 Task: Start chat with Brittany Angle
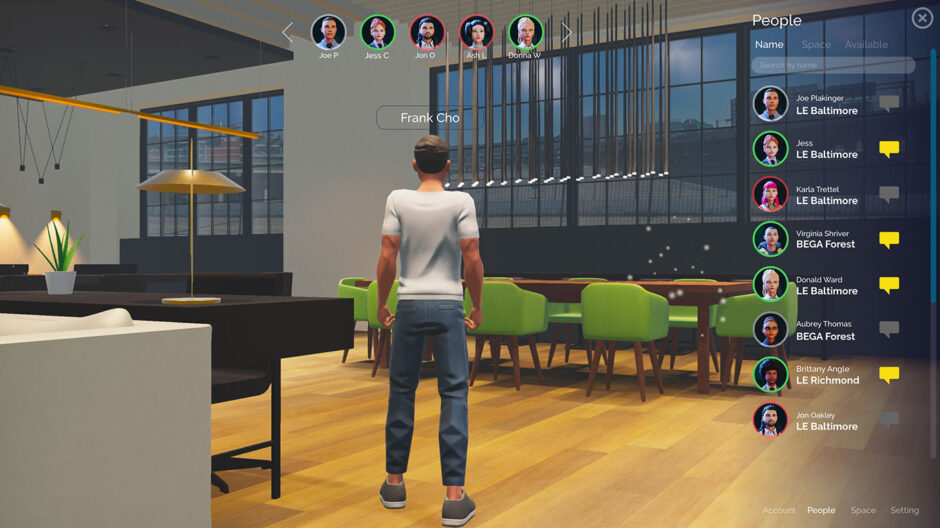tap(888, 375)
